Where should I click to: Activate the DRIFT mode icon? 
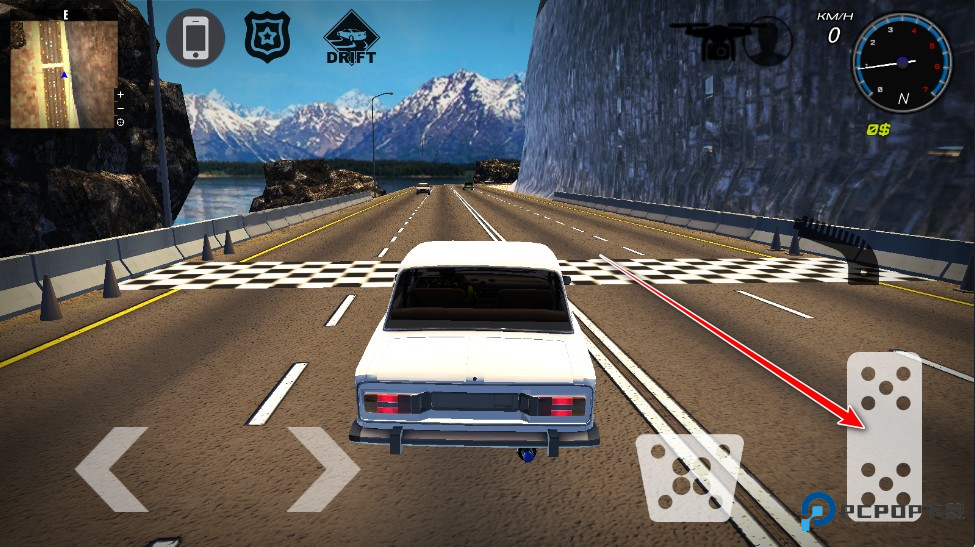tap(351, 38)
